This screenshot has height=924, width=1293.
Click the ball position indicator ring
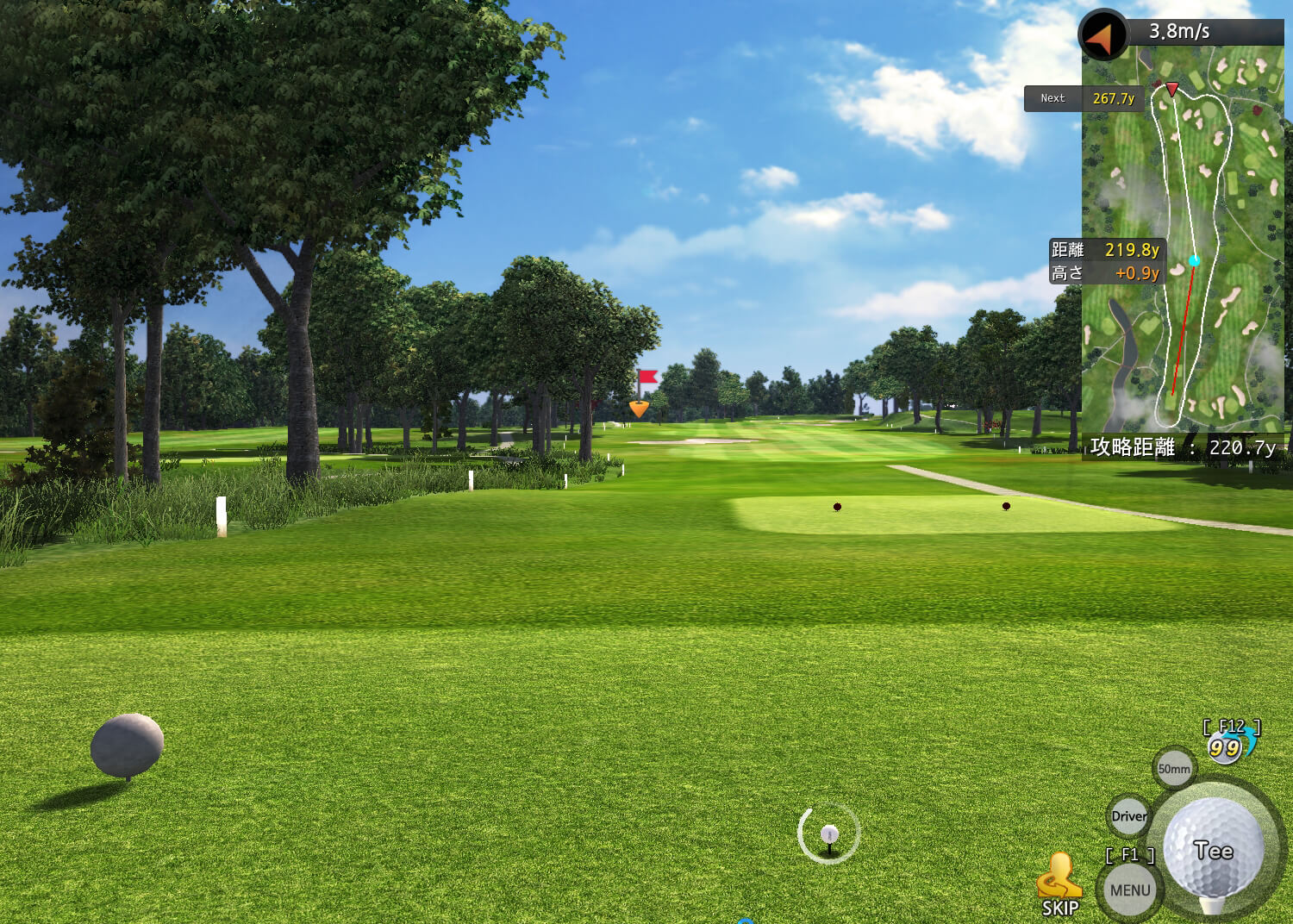829,833
